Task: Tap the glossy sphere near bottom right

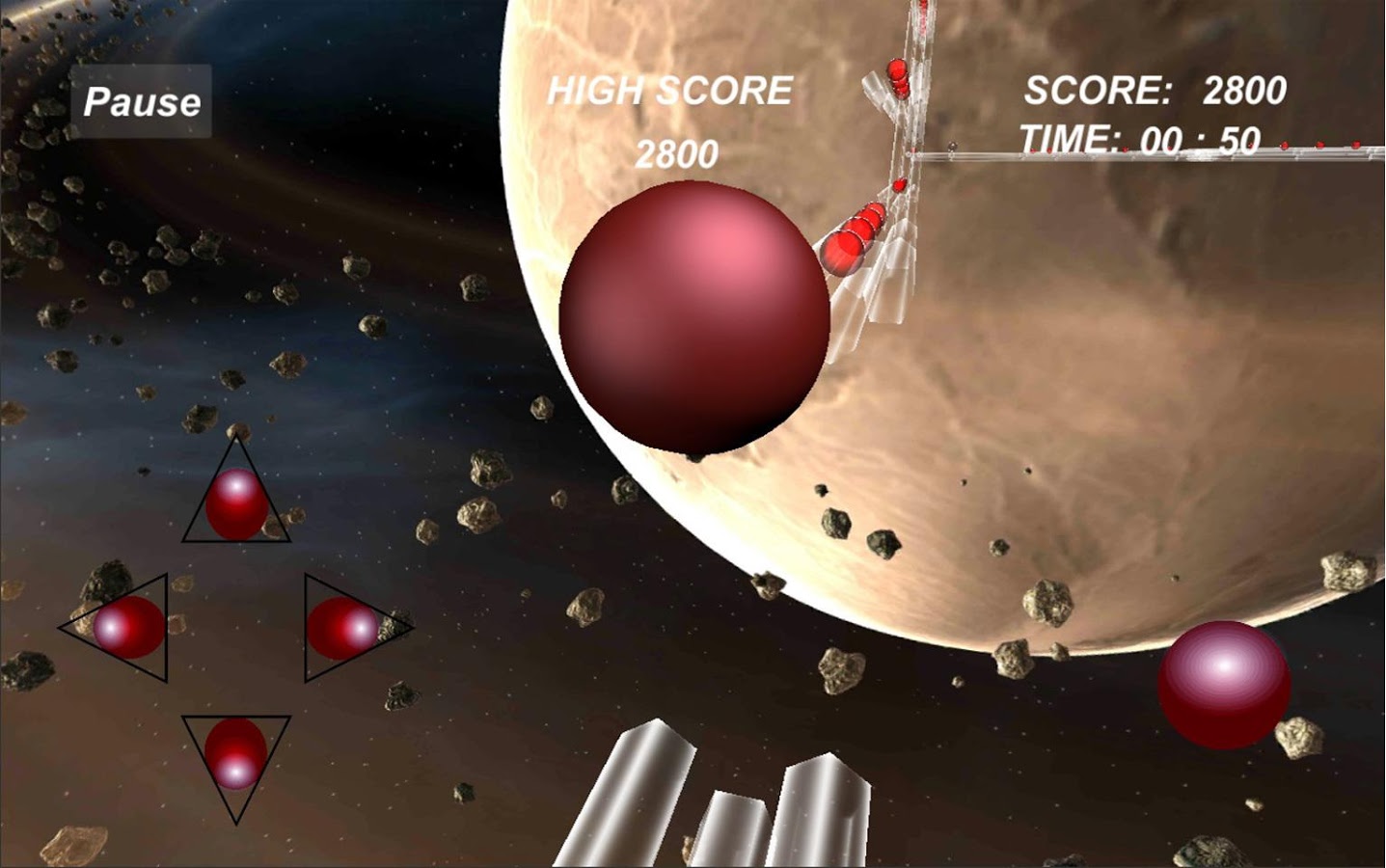Action: [x=1223, y=687]
